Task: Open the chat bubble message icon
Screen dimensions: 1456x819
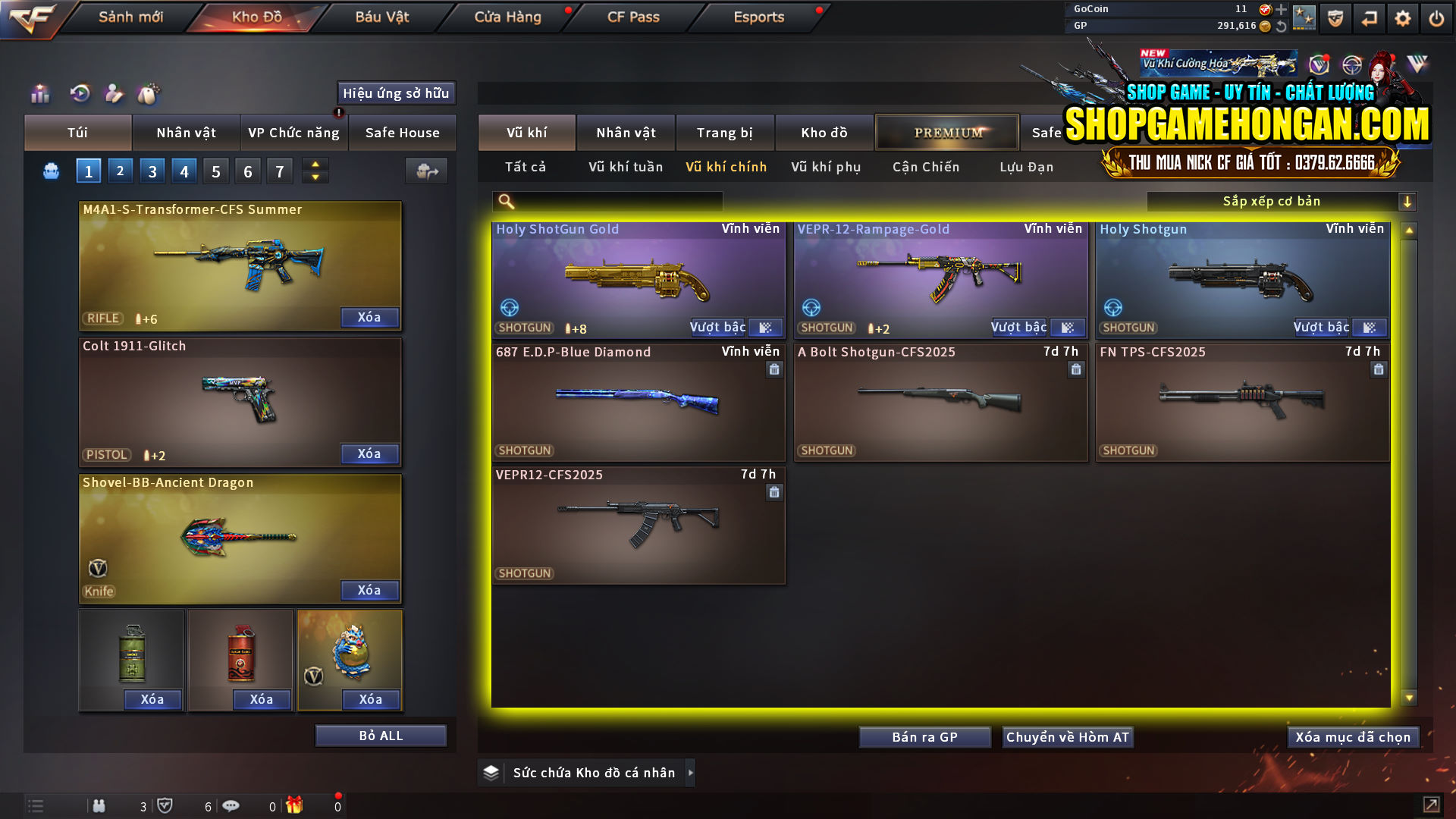Action: click(231, 805)
